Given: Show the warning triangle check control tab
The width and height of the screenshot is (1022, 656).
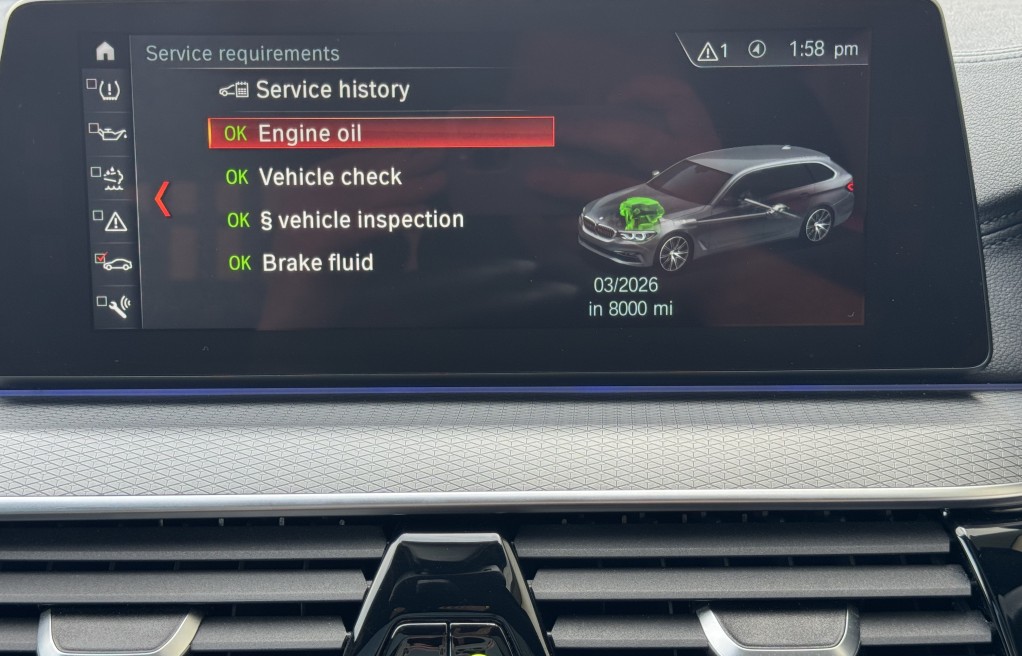Looking at the screenshot, I should (113, 220).
